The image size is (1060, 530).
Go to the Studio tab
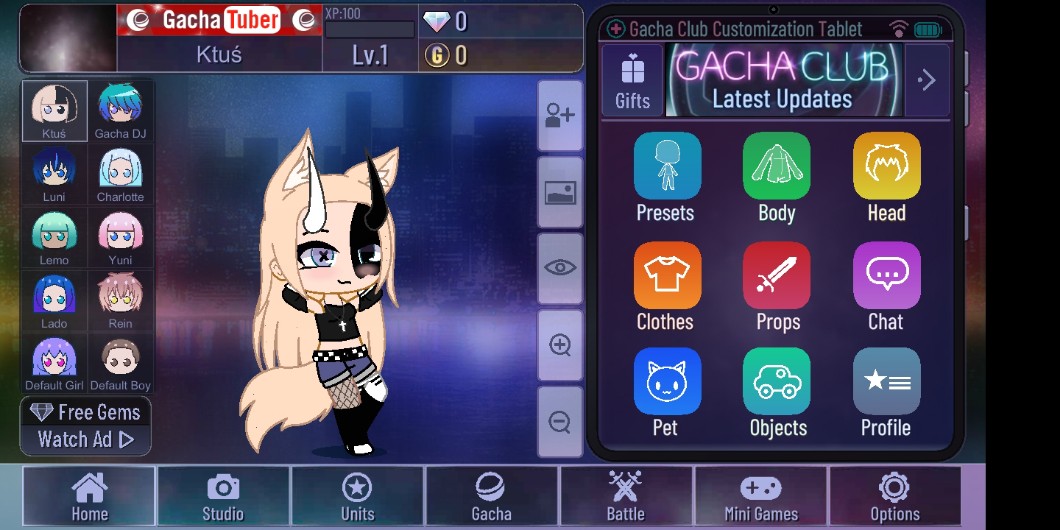pos(223,497)
